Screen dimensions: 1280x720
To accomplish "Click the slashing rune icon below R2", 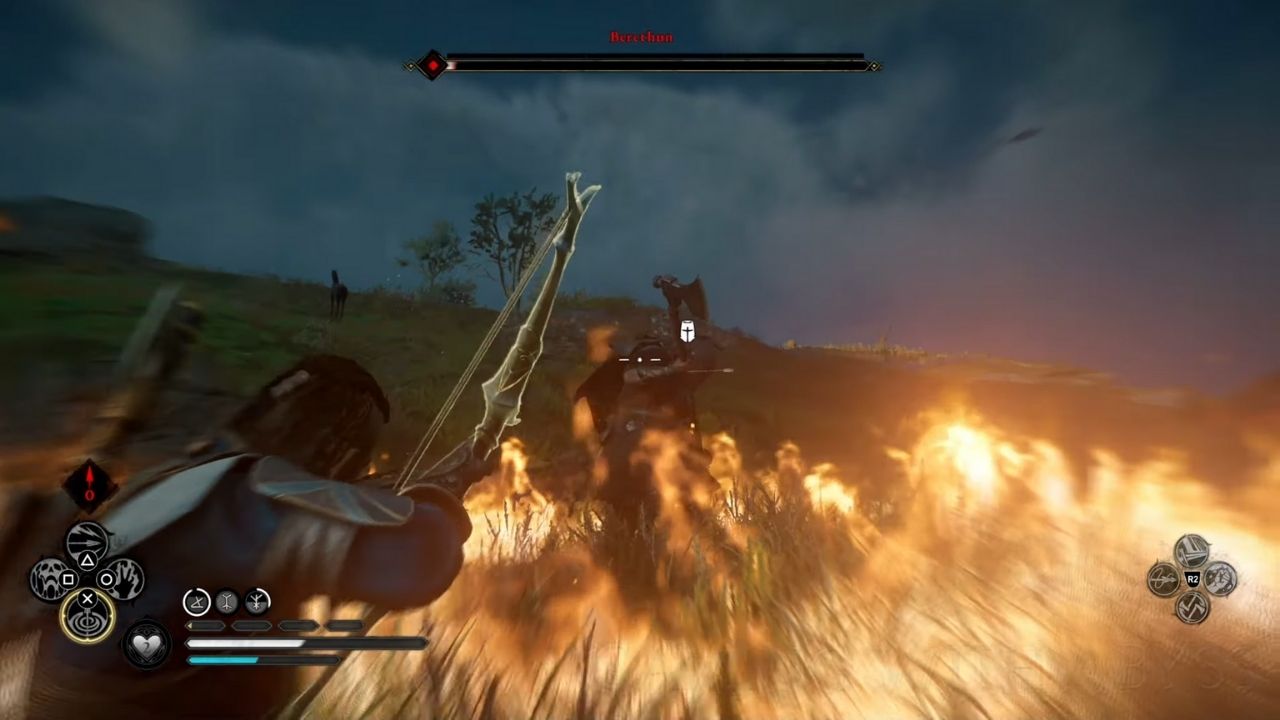I will click(1192, 607).
